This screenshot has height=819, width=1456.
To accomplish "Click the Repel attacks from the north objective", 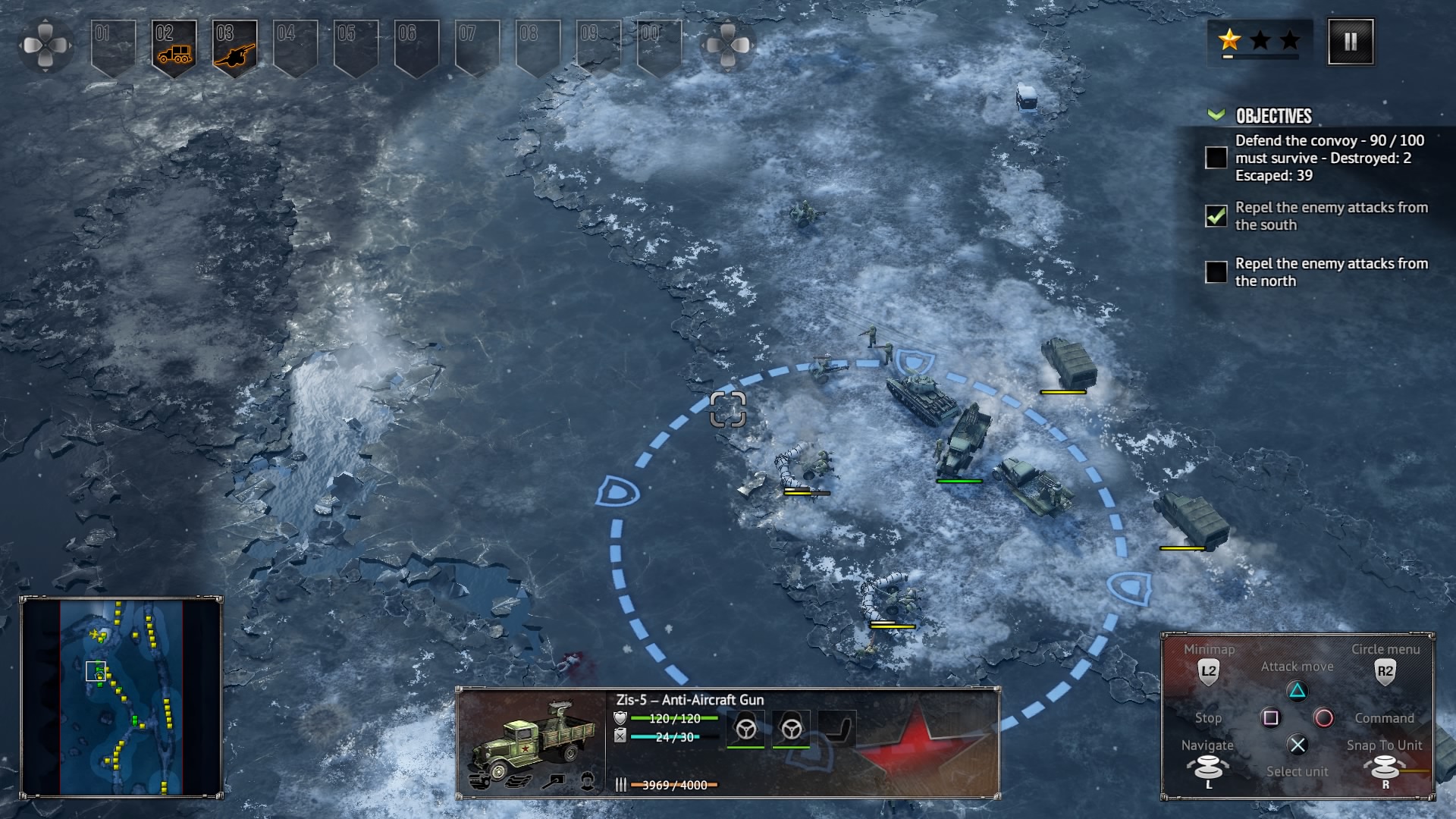I will pyautogui.click(x=1331, y=272).
